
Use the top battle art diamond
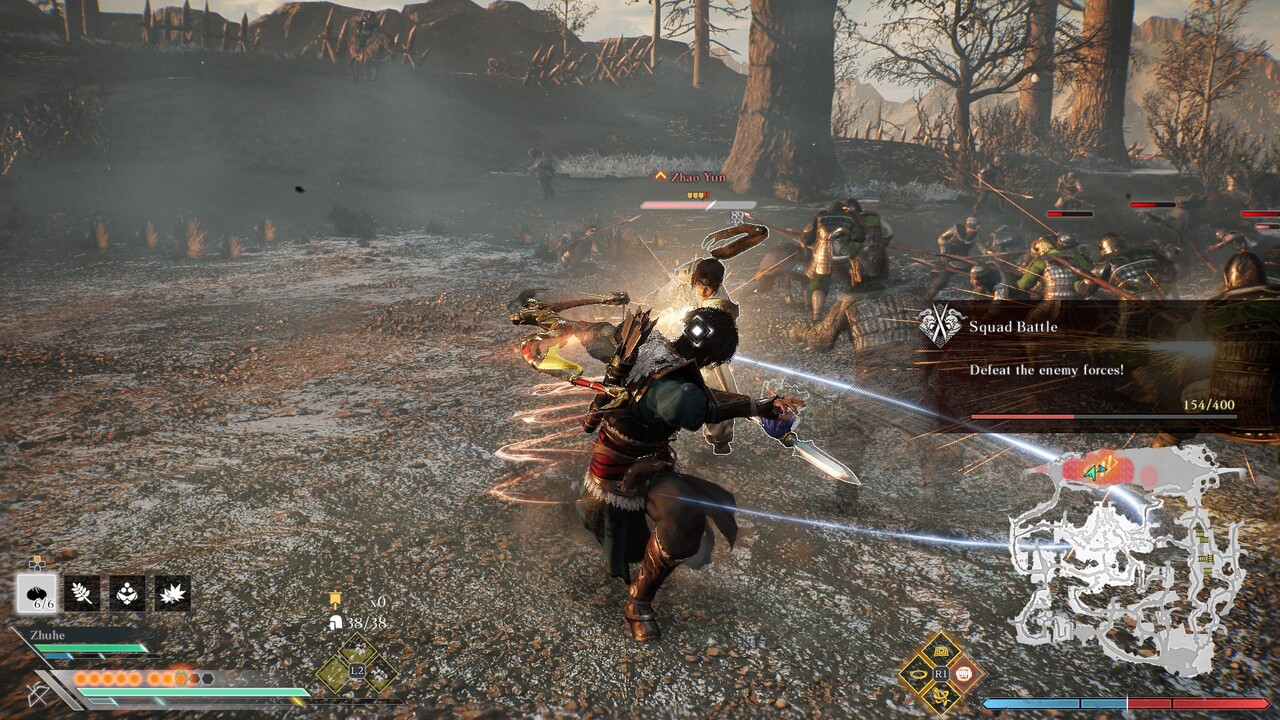pos(941,651)
